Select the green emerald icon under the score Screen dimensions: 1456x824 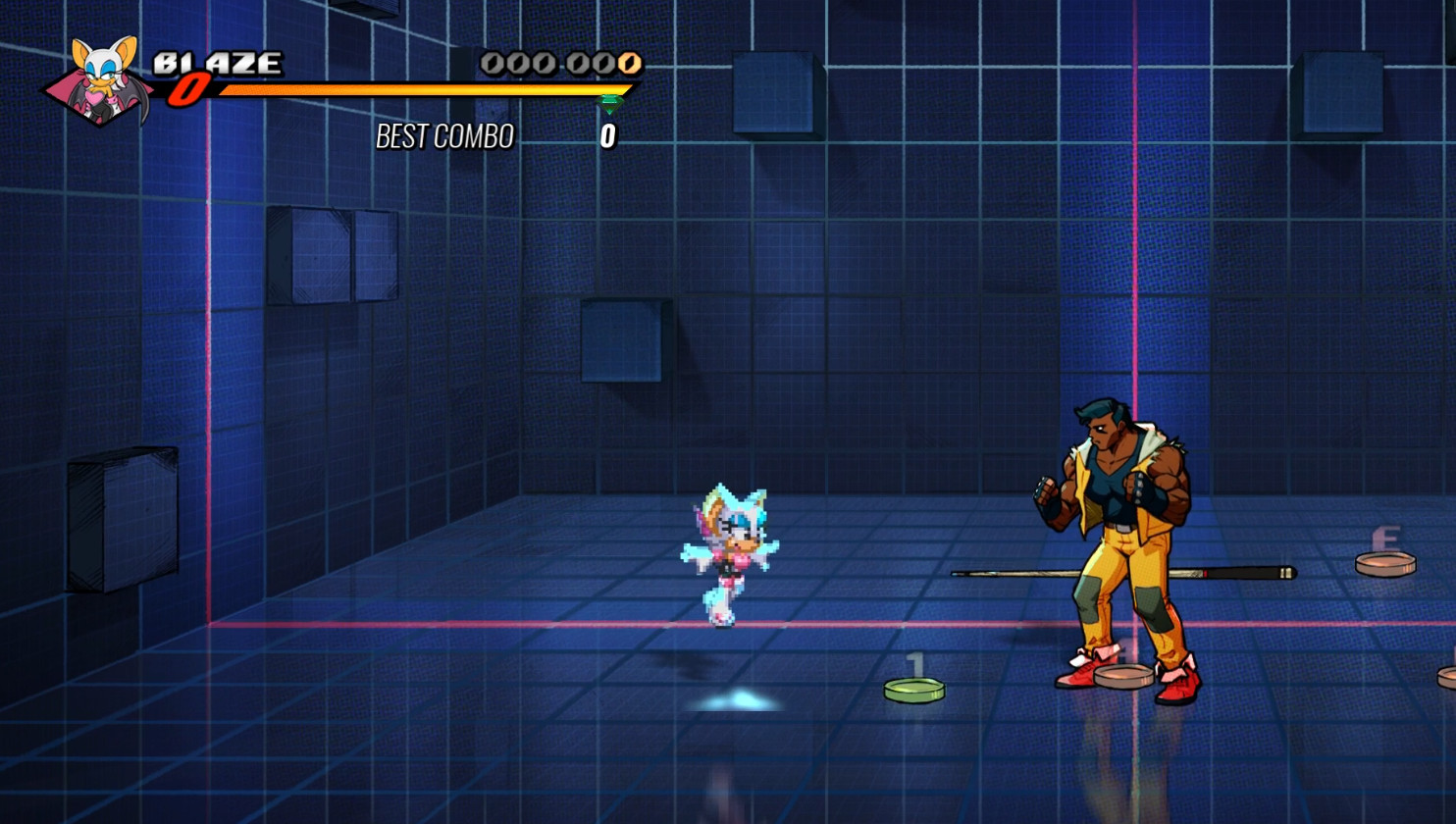click(611, 101)
